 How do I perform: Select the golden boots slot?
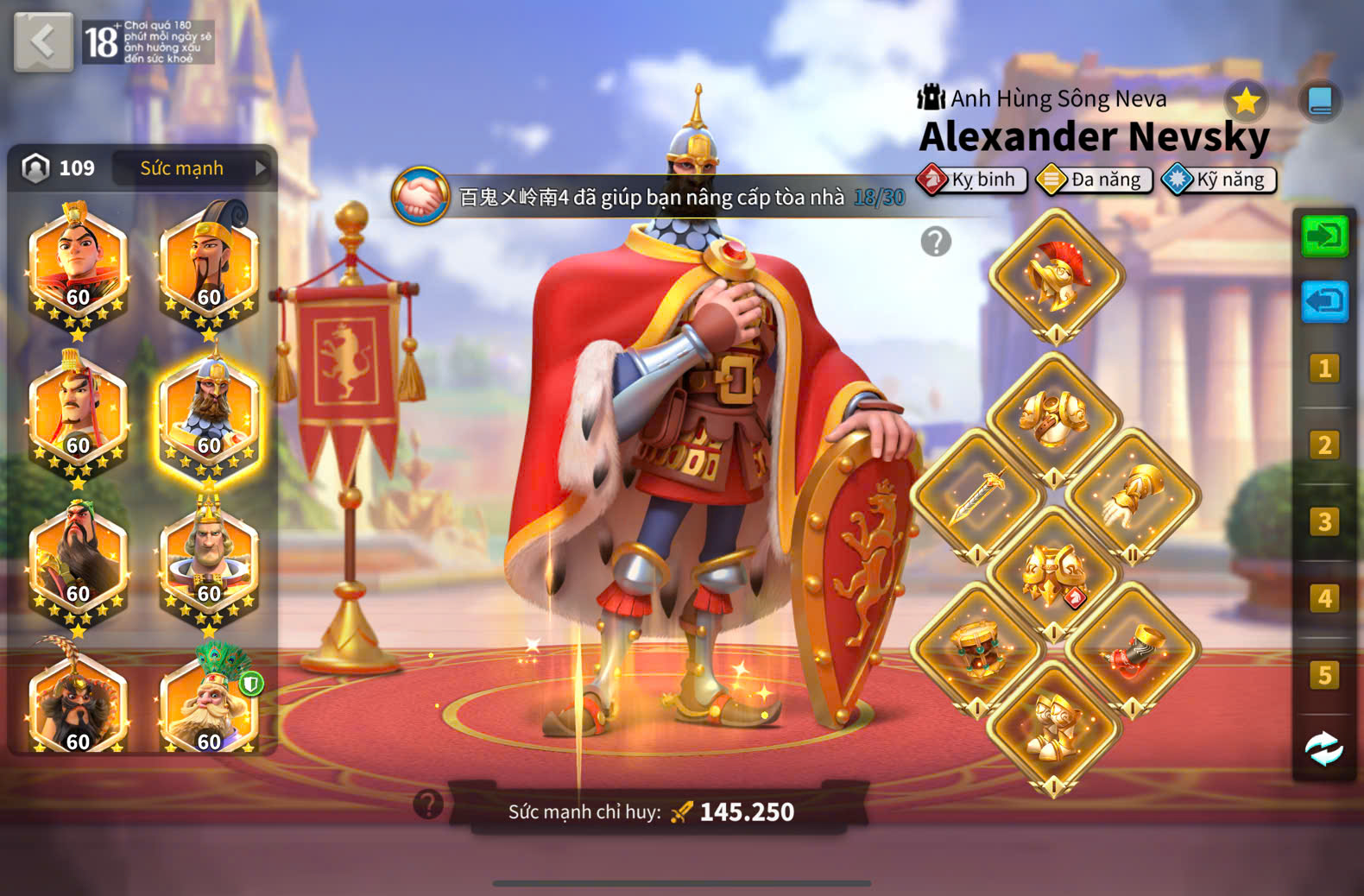click(1053, 727)
